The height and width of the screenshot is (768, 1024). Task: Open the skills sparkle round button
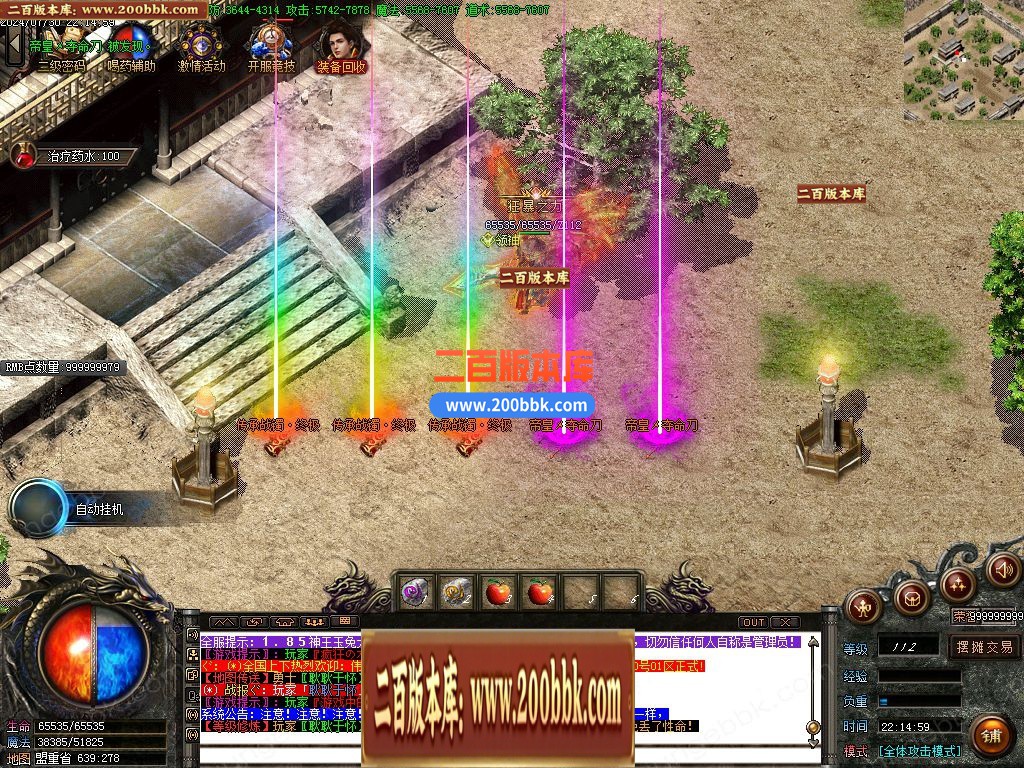pyautogui.click(x=958, y=582)
